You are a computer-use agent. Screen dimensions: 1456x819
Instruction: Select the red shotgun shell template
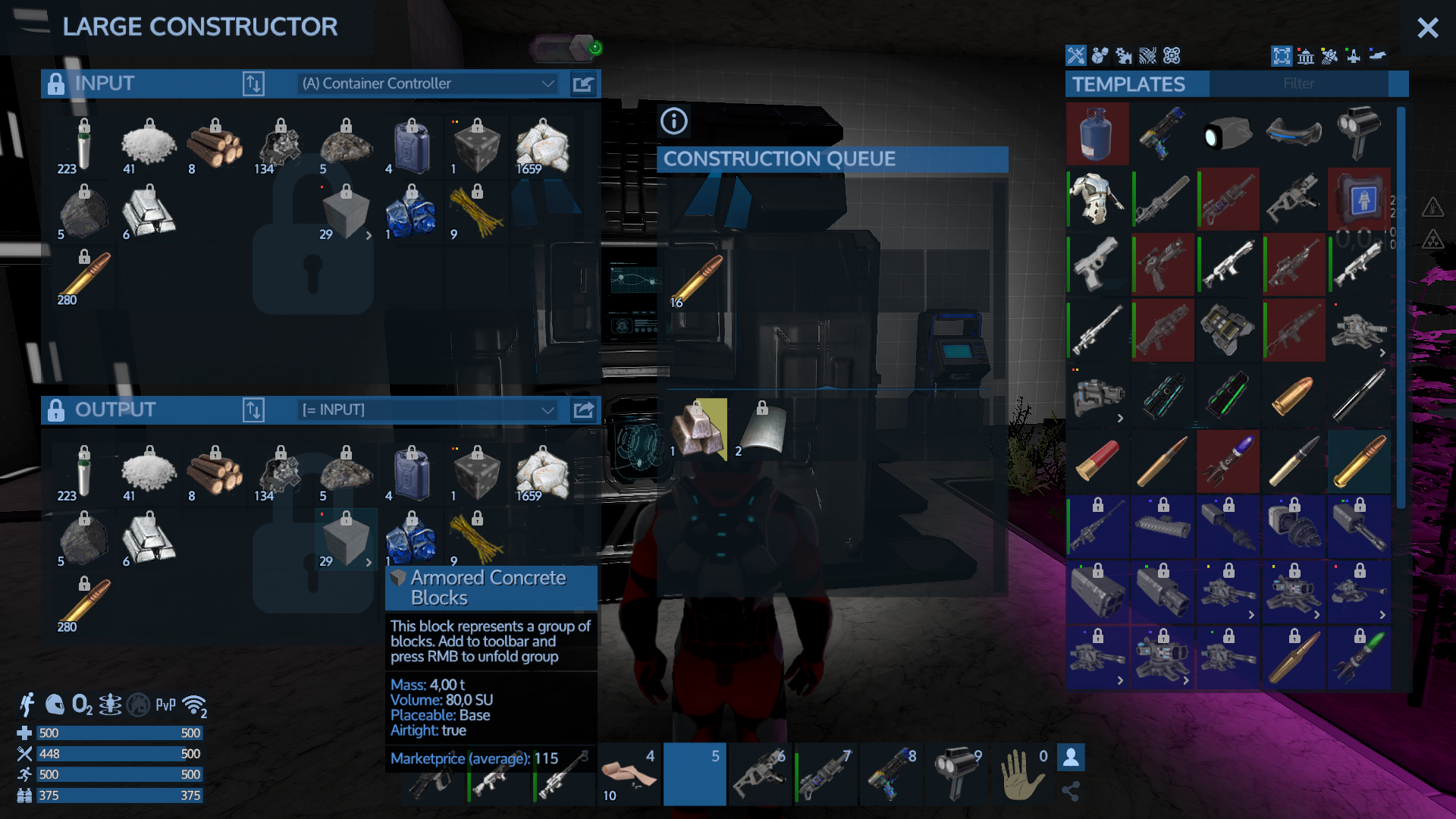click(1097, 463)
